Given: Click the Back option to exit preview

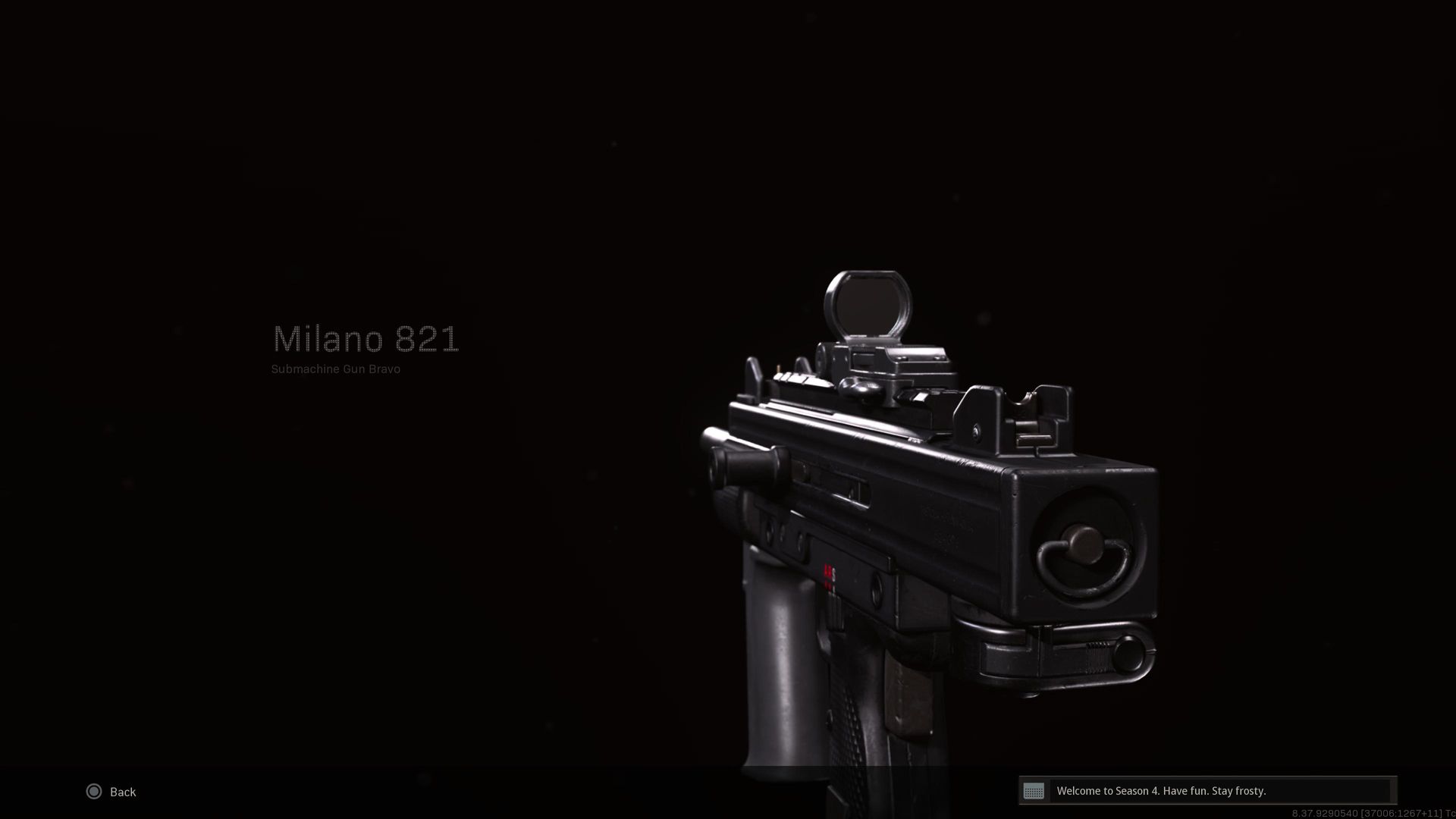Looking at the screenshot, I should (121, 792).
